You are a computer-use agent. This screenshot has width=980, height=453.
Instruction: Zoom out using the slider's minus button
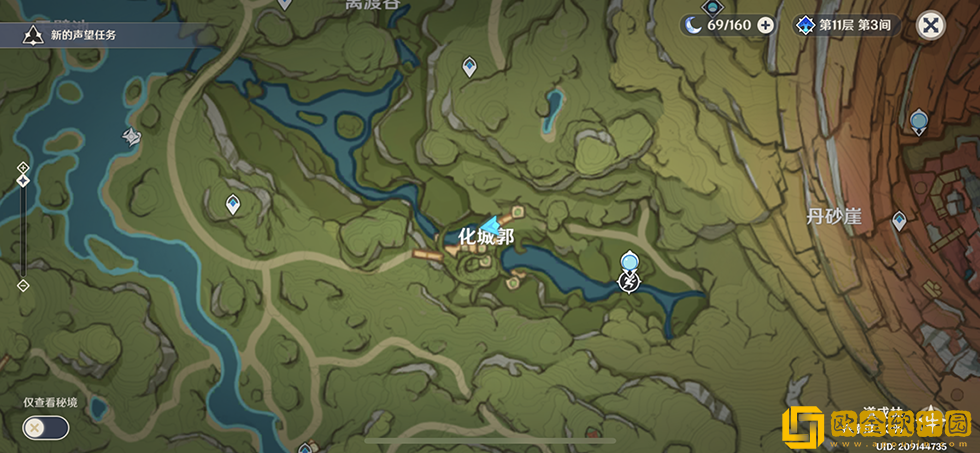(23, 286)
